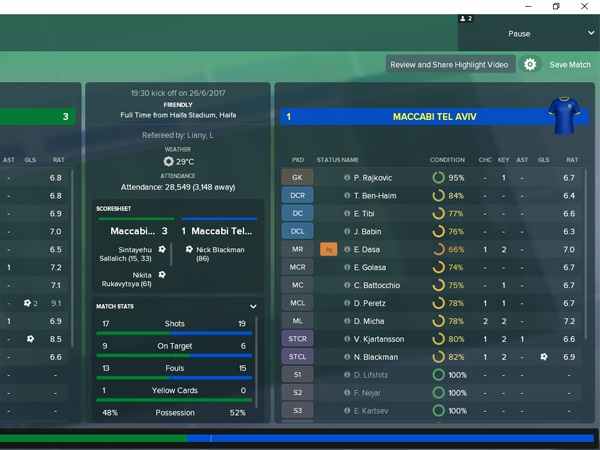View N. Blackman player details
Image resolution: width=600 pixels, height=450 pixels.
click(376, 357)
